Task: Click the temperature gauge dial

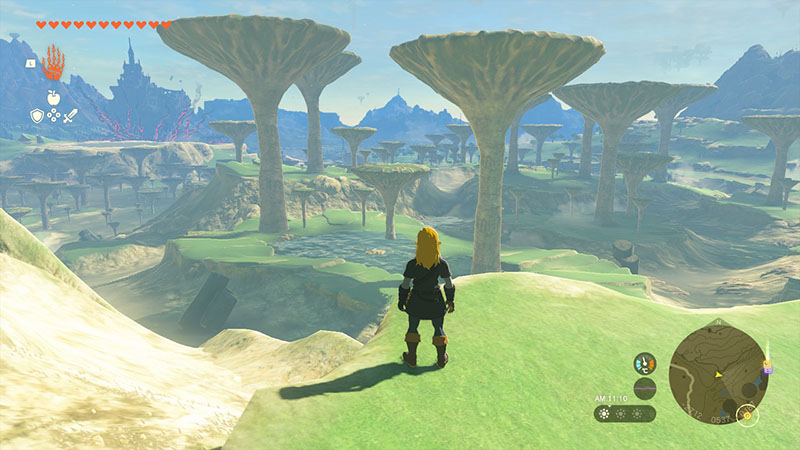Action: [x=645, y=364]
